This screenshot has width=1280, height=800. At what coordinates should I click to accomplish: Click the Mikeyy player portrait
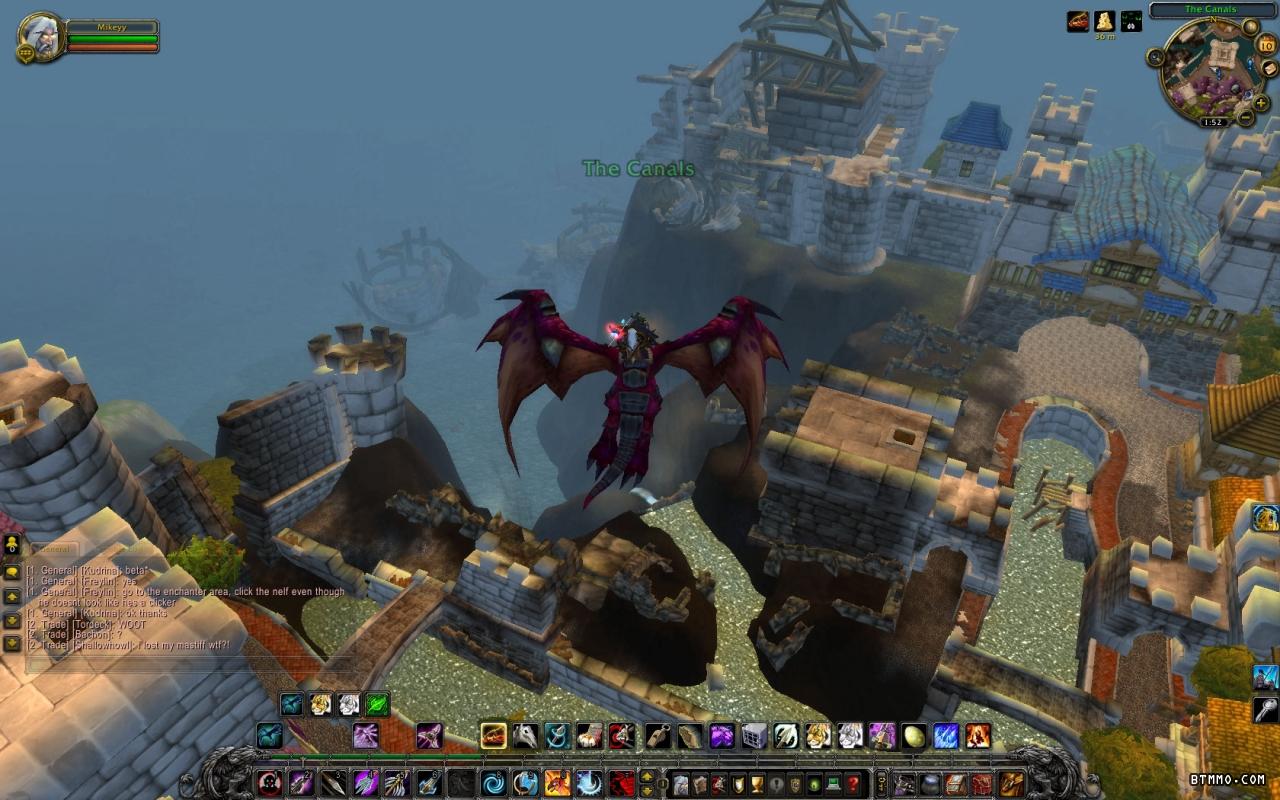39,35
